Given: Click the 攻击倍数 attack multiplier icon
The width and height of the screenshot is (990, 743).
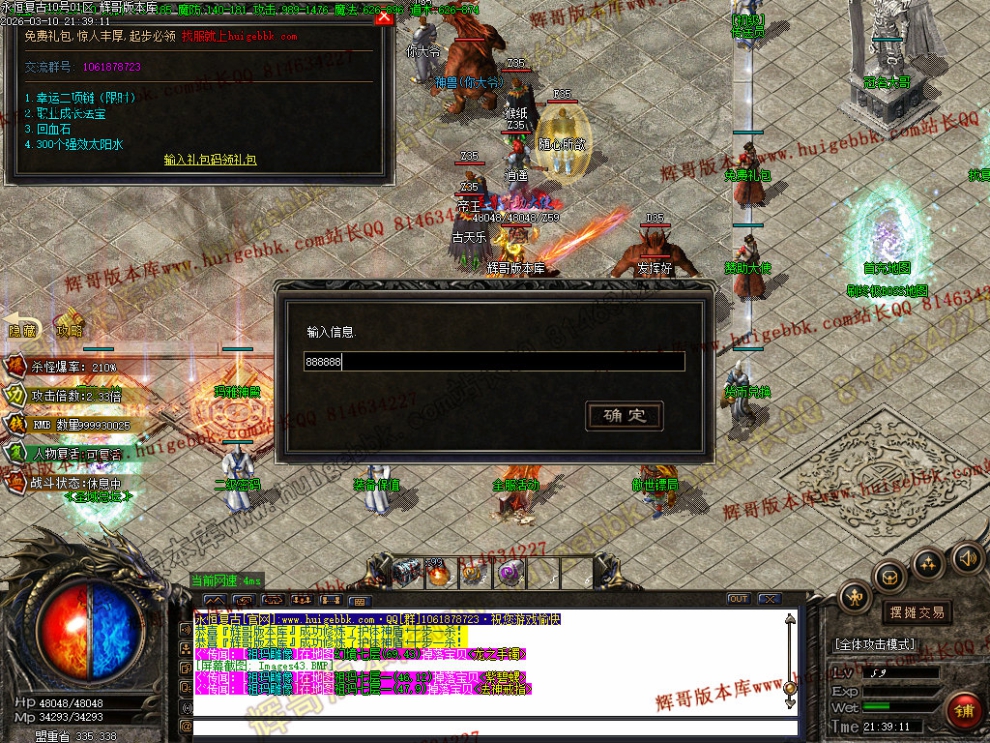Looking at the screenshot, I should (16, 396).
